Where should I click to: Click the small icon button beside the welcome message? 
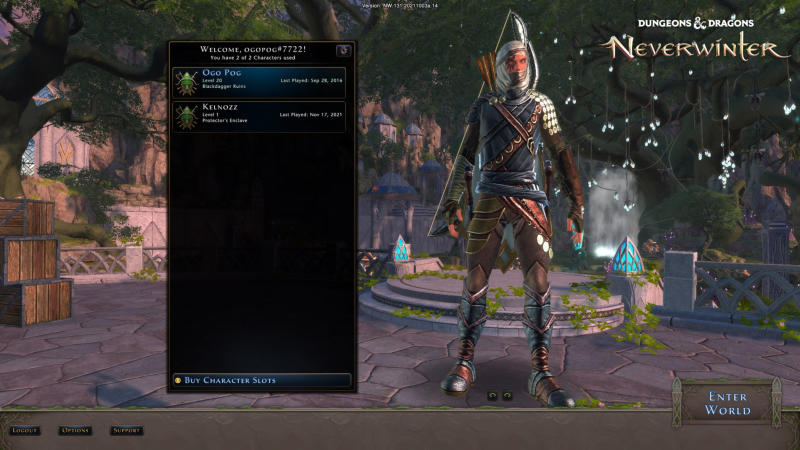point(343,50)
